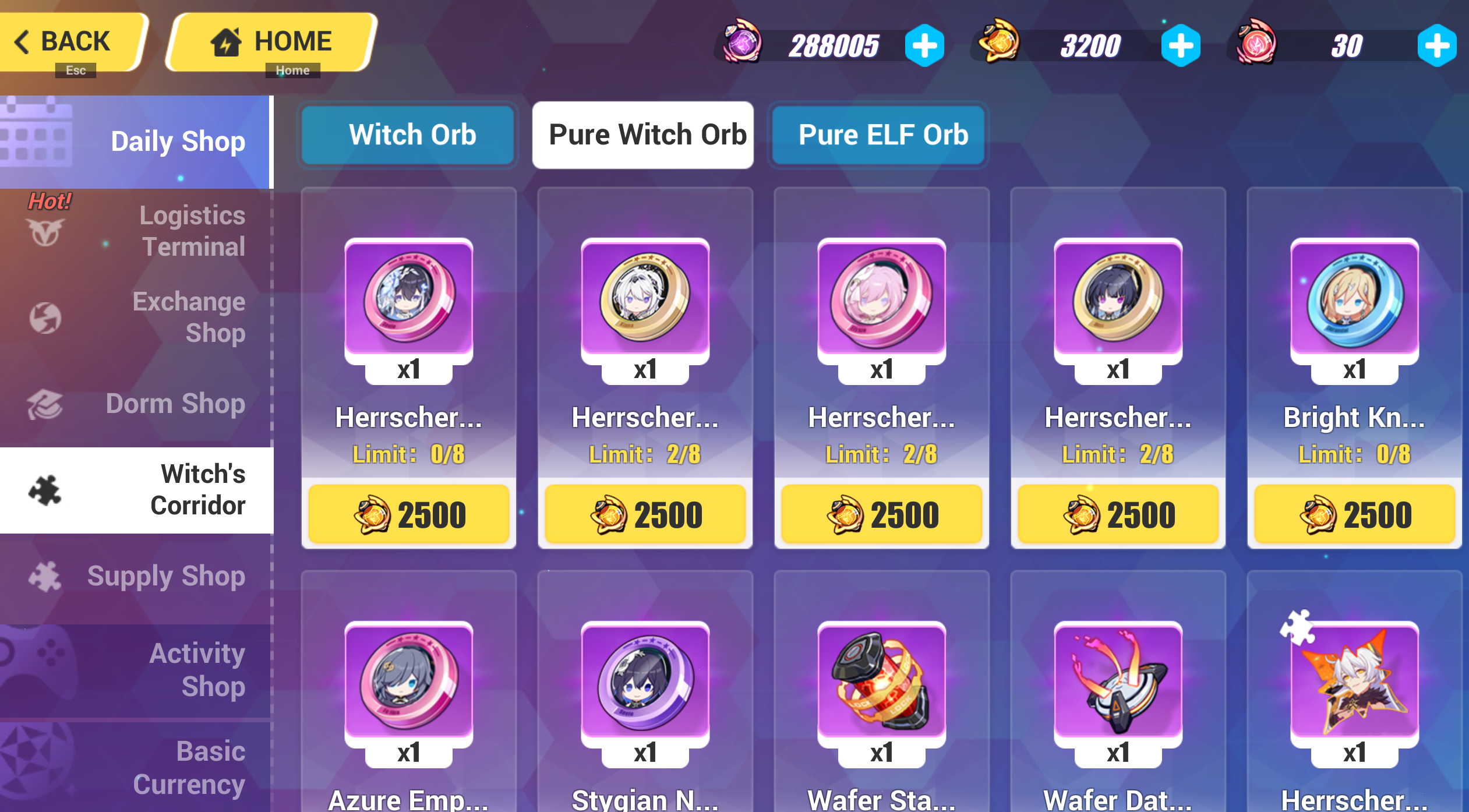Open the Pure ELF Orb tab
The height and width of the screenshot is (812, 1469).
tap(877, 134)
